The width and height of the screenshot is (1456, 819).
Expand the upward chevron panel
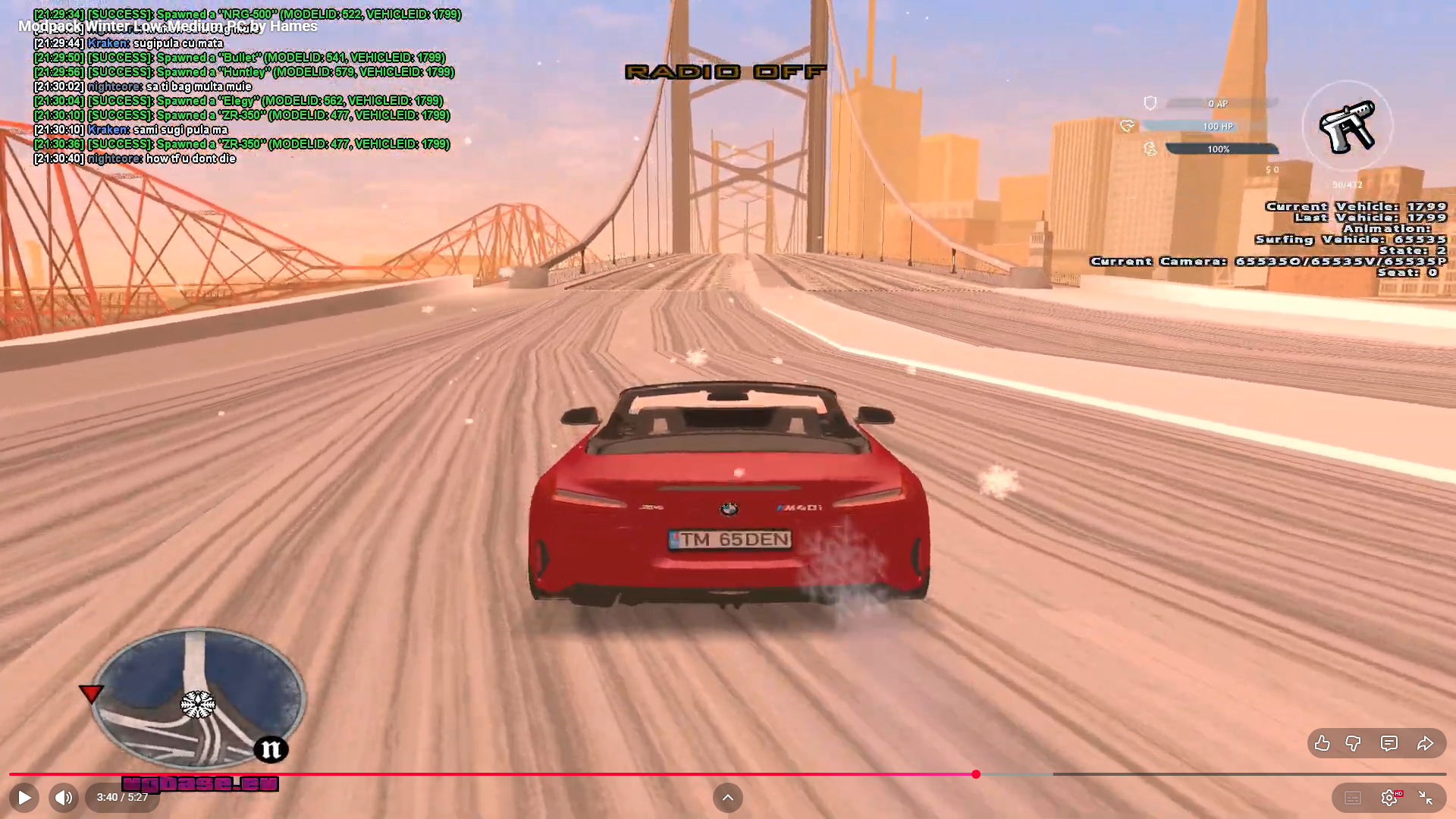tap(728, 798)
